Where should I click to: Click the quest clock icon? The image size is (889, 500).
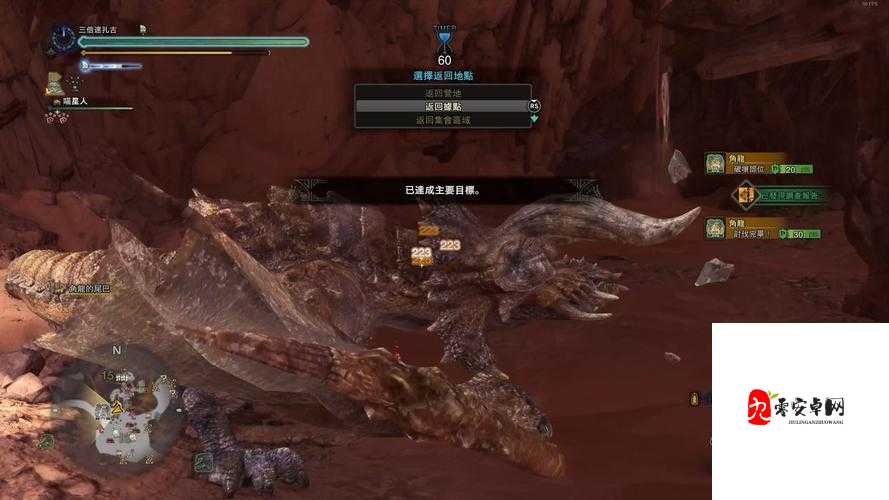[x=63, y=39]
